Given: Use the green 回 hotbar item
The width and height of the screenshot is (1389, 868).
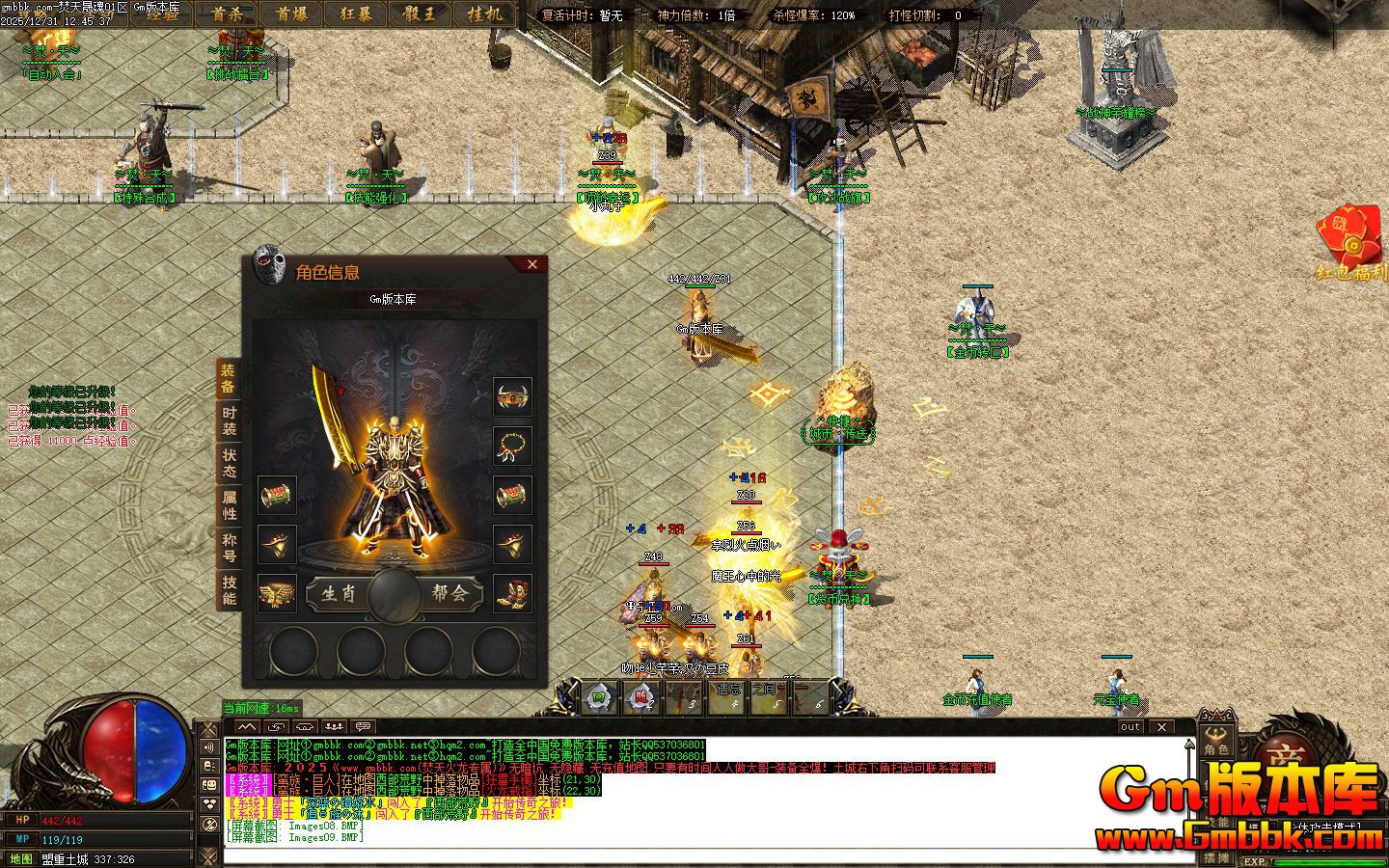Looking at the screenshot, I should (x=598, y=698).
